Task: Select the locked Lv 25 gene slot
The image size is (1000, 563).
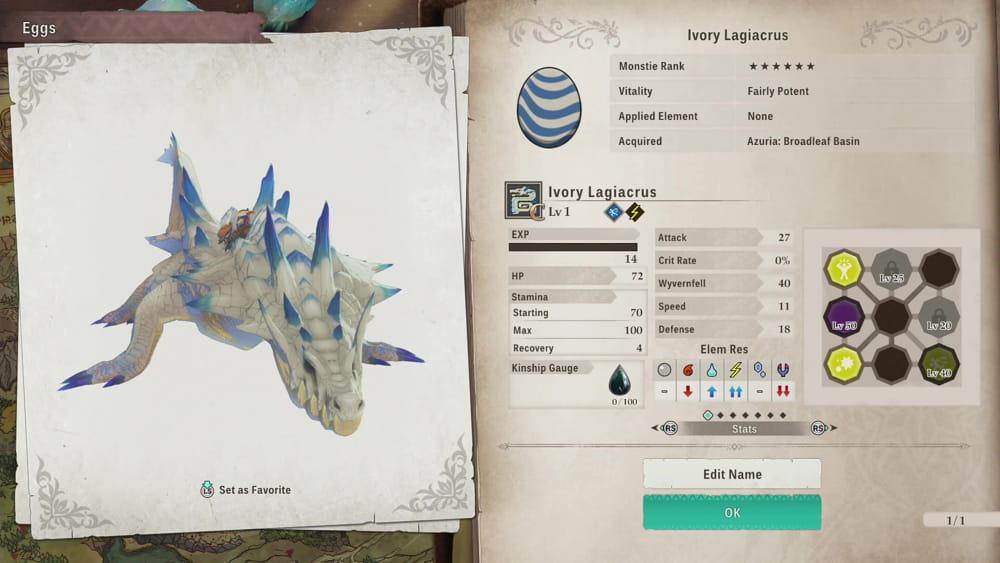Action: tap(891, 270)
